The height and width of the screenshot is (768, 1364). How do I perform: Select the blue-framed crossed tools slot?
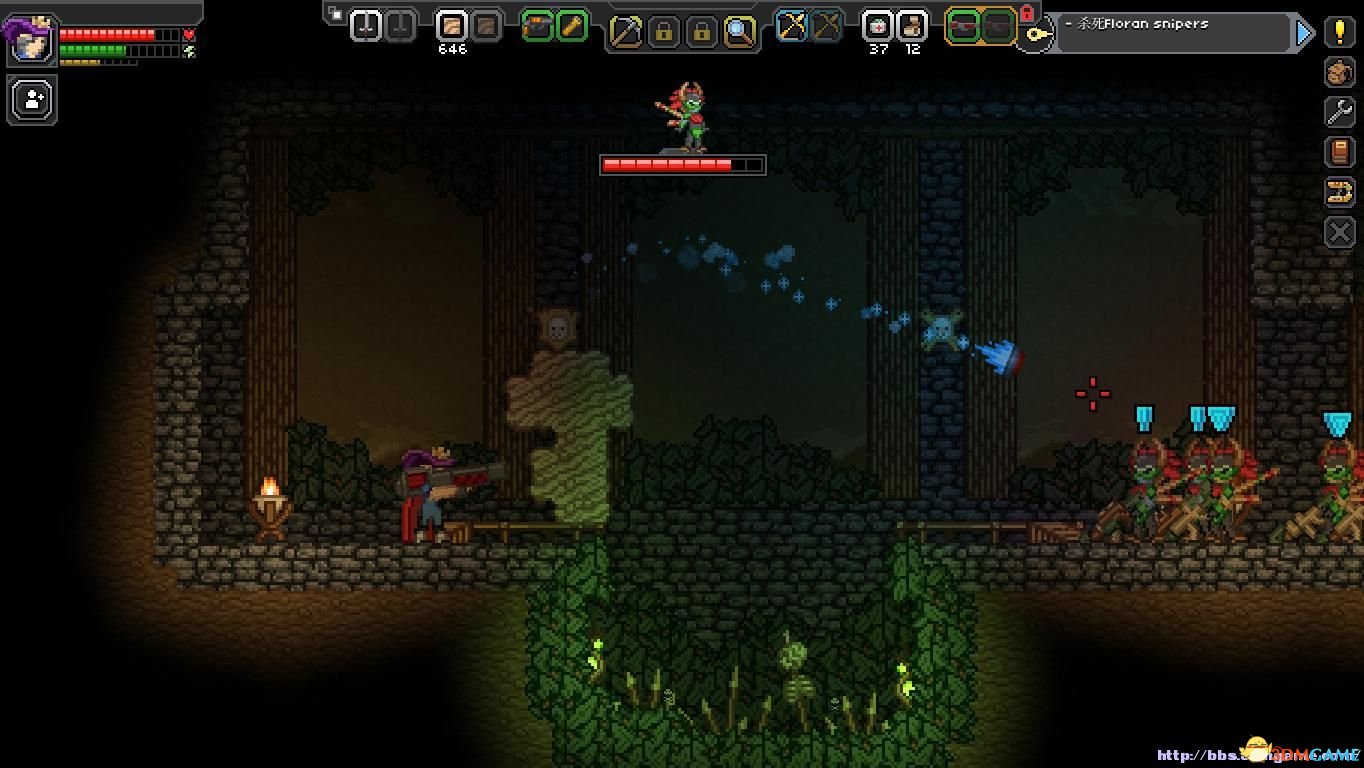click(x=792, y=26)
